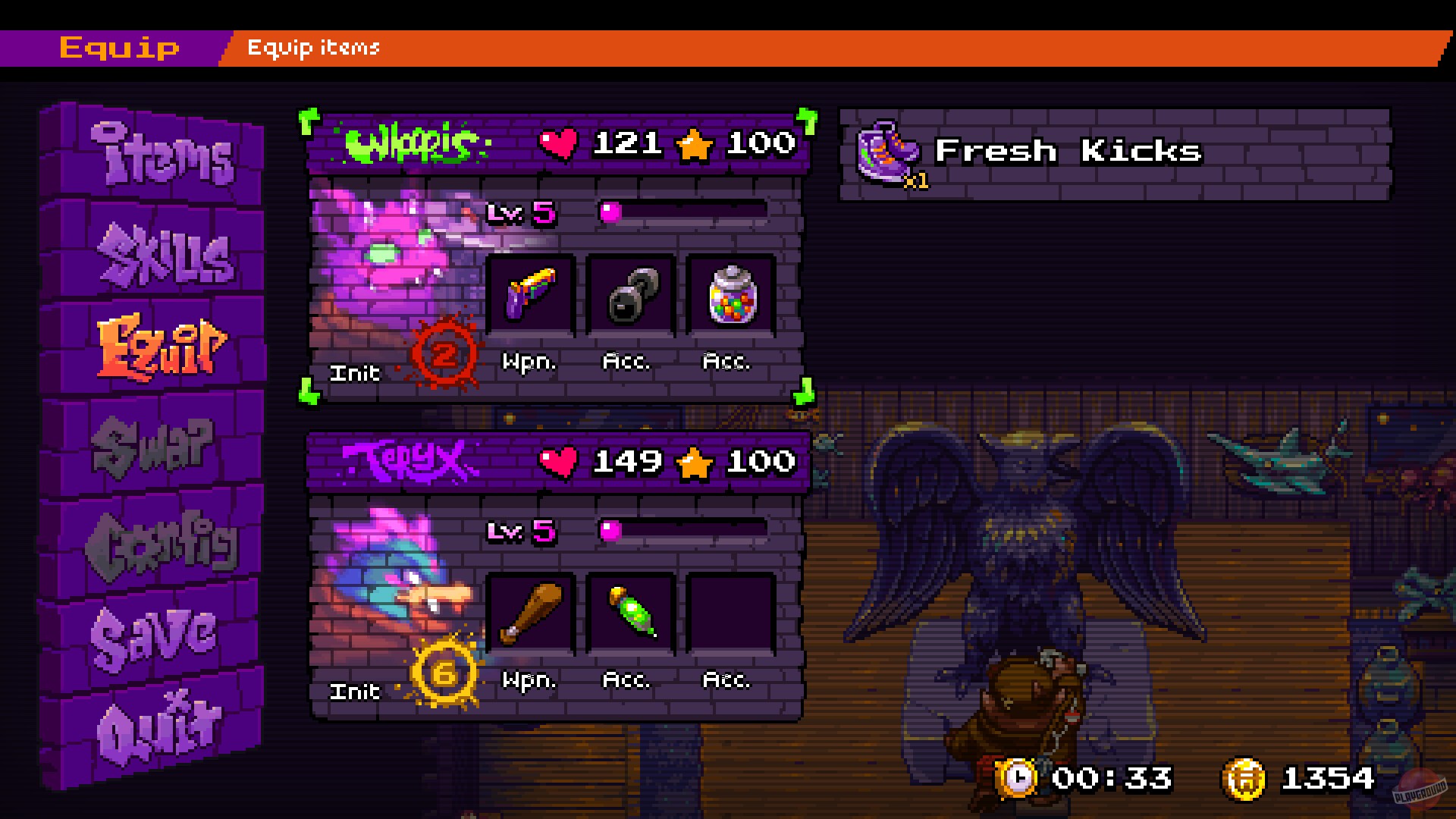Click Whoopis's Init badge showing 2
The height and width of the screenshot is (819, 1456).
[444, 353]
